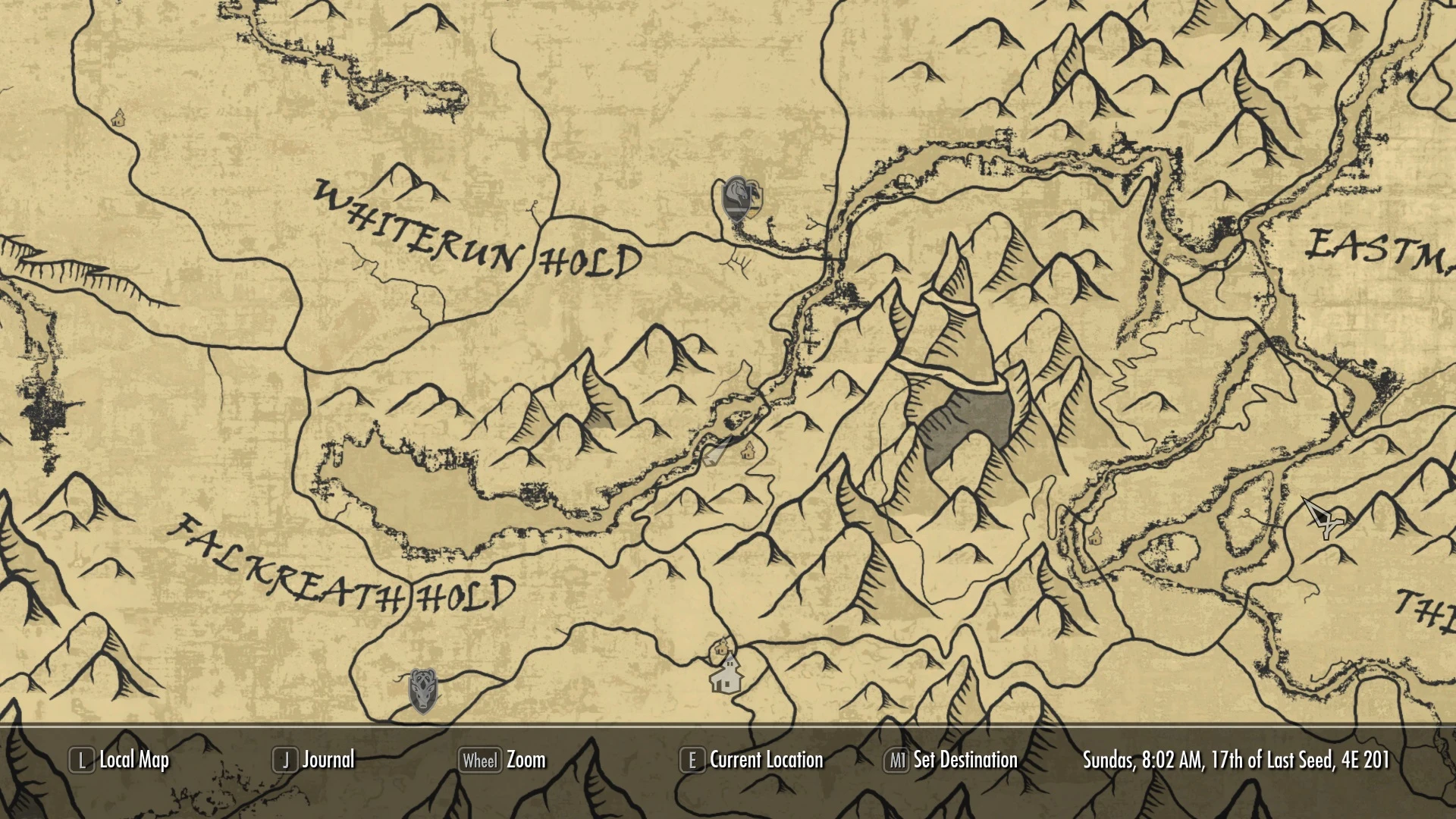
Task: Click the greyed undiscovered marker near the river gorge
Action: point(714,453)
